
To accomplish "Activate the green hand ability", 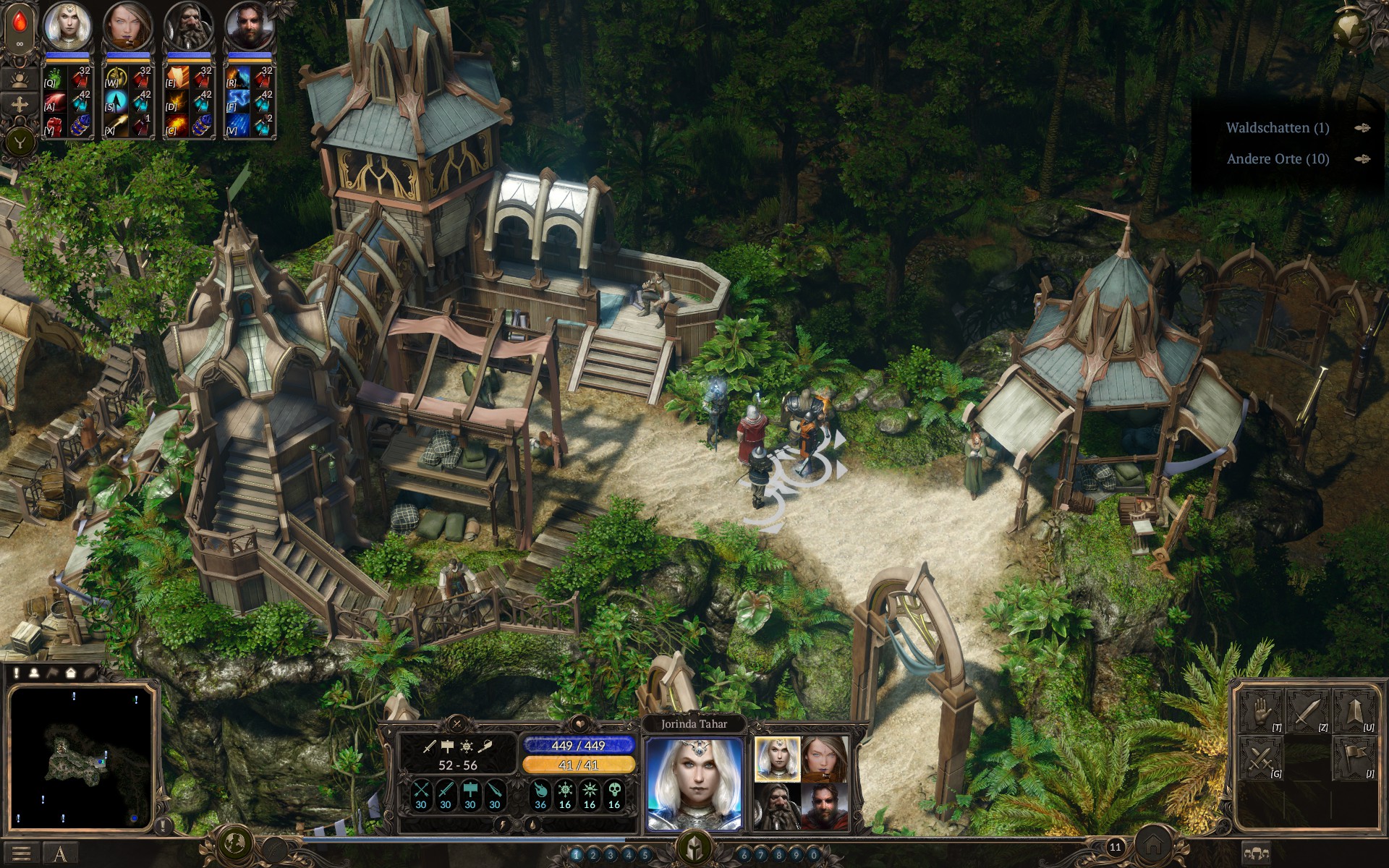I will [x=56, y=78].
